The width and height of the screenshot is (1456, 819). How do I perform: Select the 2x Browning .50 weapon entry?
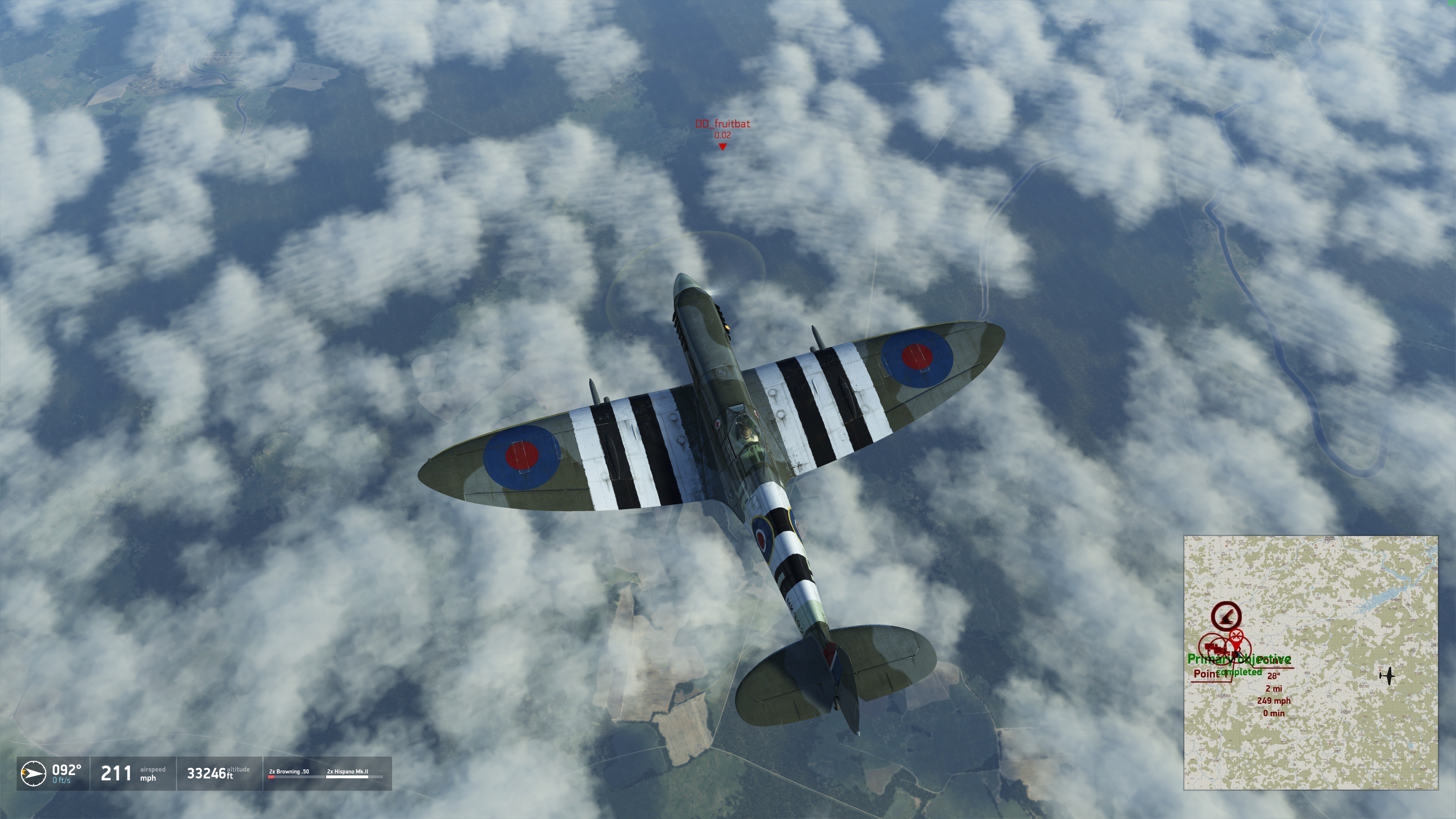[x=289, y=772]
